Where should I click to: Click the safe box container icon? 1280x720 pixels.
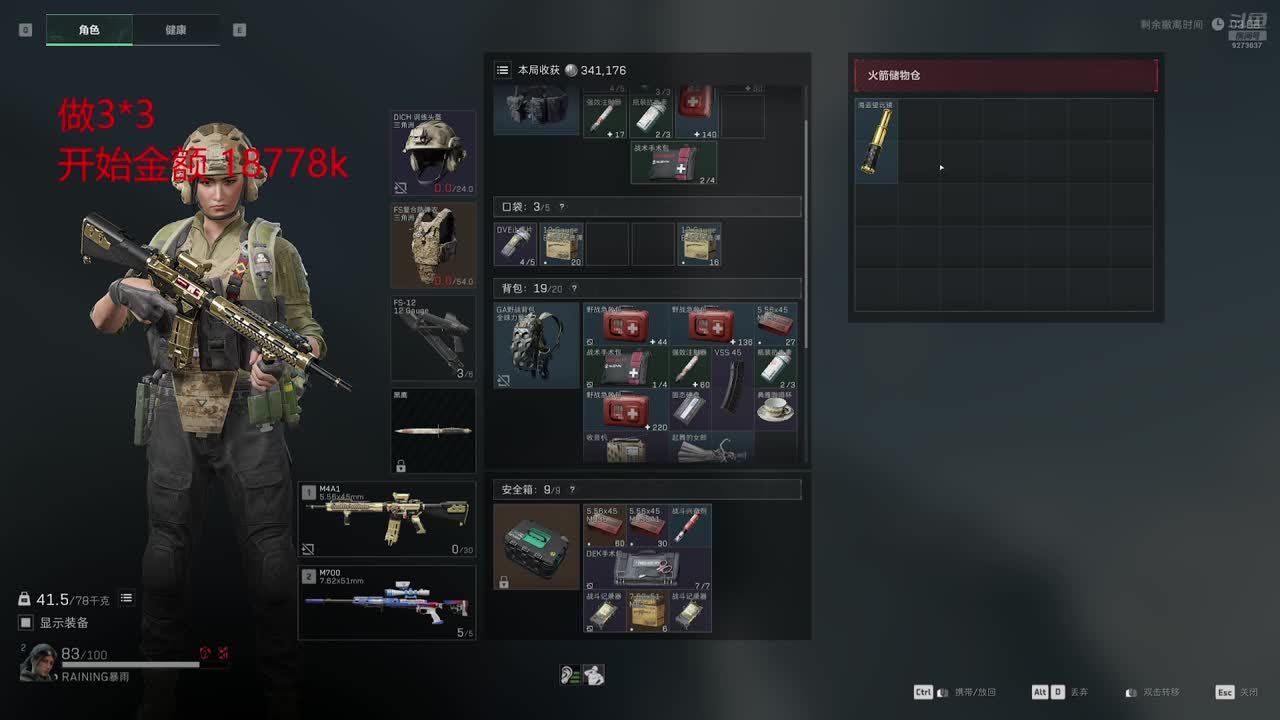coord(537,546)
